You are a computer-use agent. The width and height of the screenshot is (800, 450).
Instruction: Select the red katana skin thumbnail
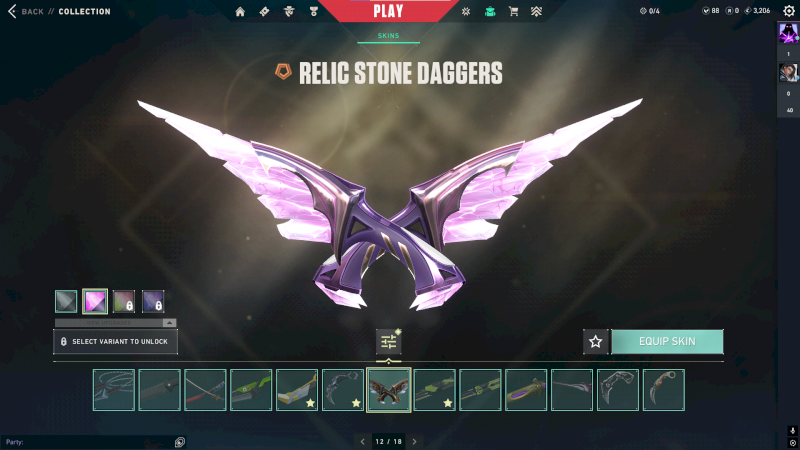click(x=205, y=390)
